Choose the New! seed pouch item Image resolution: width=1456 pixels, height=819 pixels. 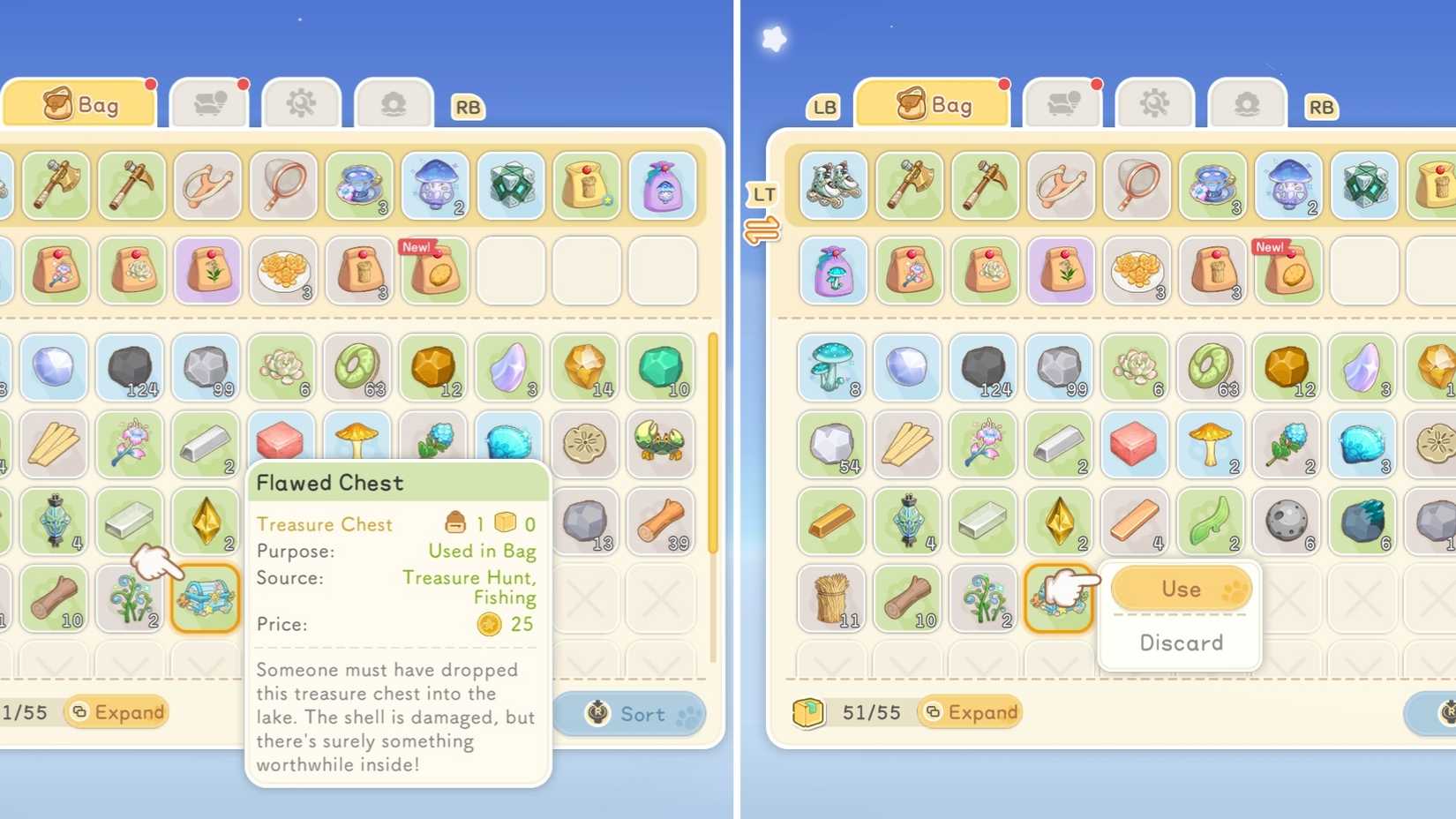point(433,272)
